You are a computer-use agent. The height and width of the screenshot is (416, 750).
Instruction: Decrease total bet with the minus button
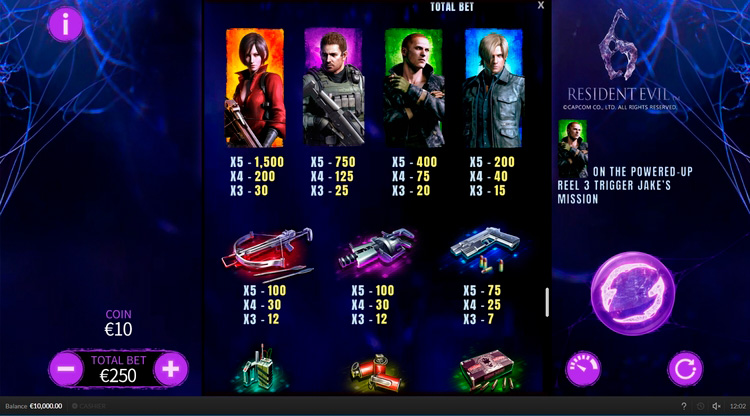[x=66, y=368]
